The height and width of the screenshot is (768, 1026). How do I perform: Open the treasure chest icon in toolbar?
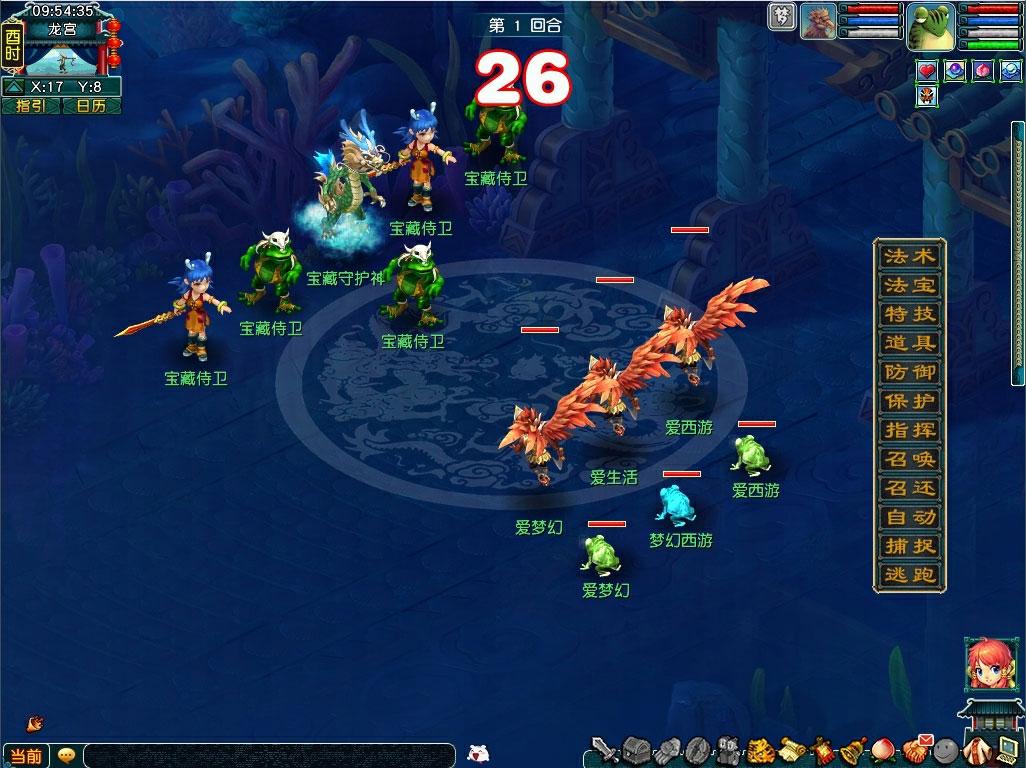coord(637,749)
